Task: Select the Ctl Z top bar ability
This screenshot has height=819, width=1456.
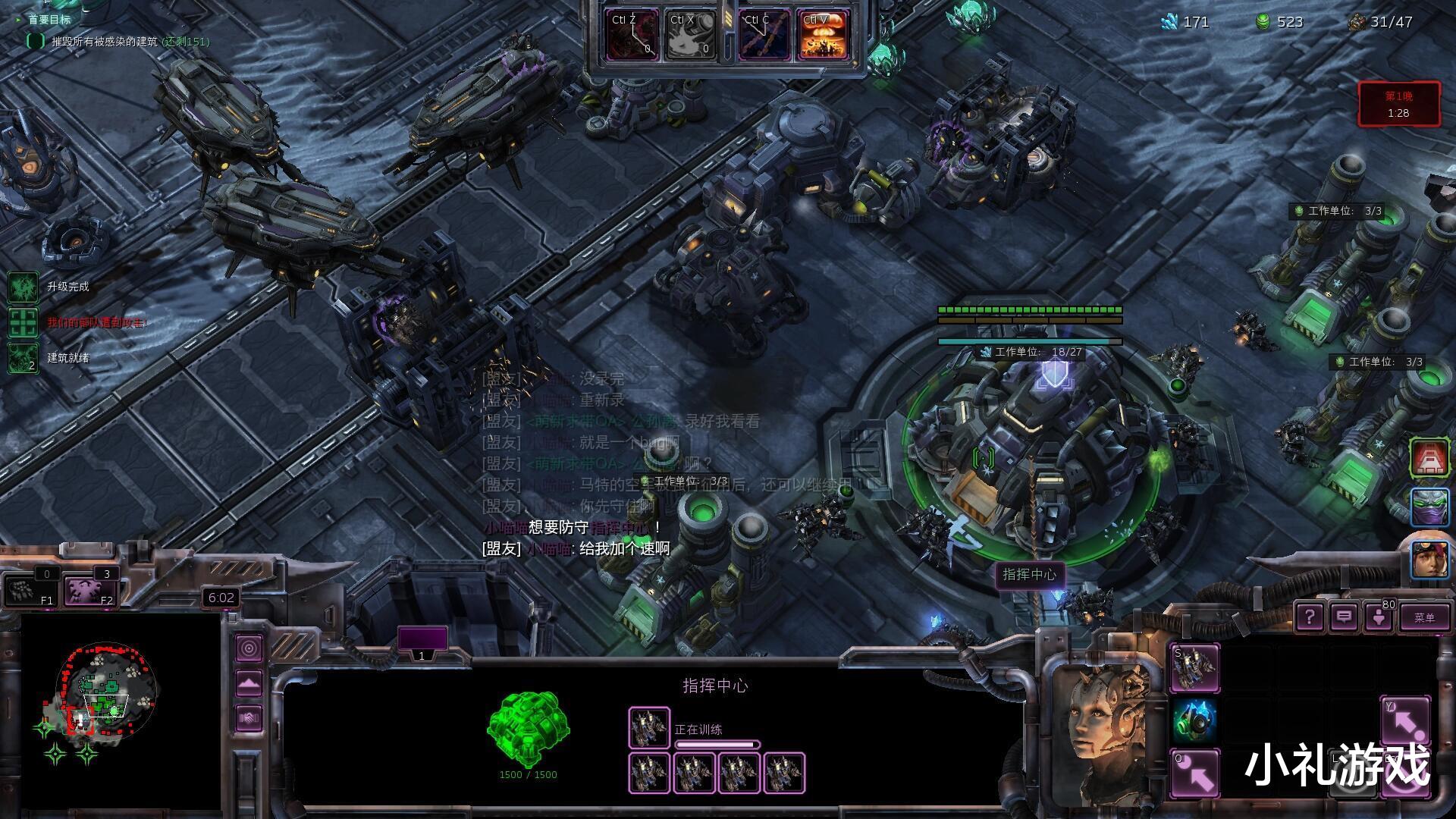Action: click(x=632, y=36)
